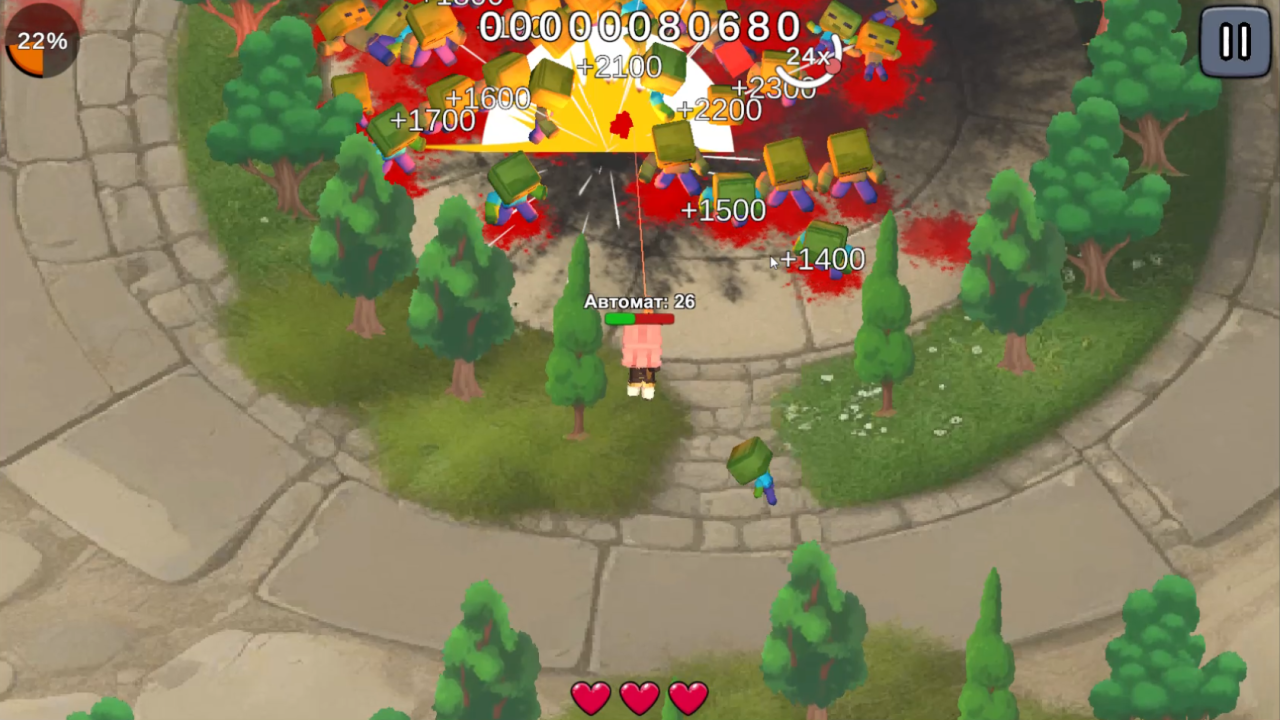Click the +2100 damage number
This screenshot has height=720, width=1280.
point(621,66)
